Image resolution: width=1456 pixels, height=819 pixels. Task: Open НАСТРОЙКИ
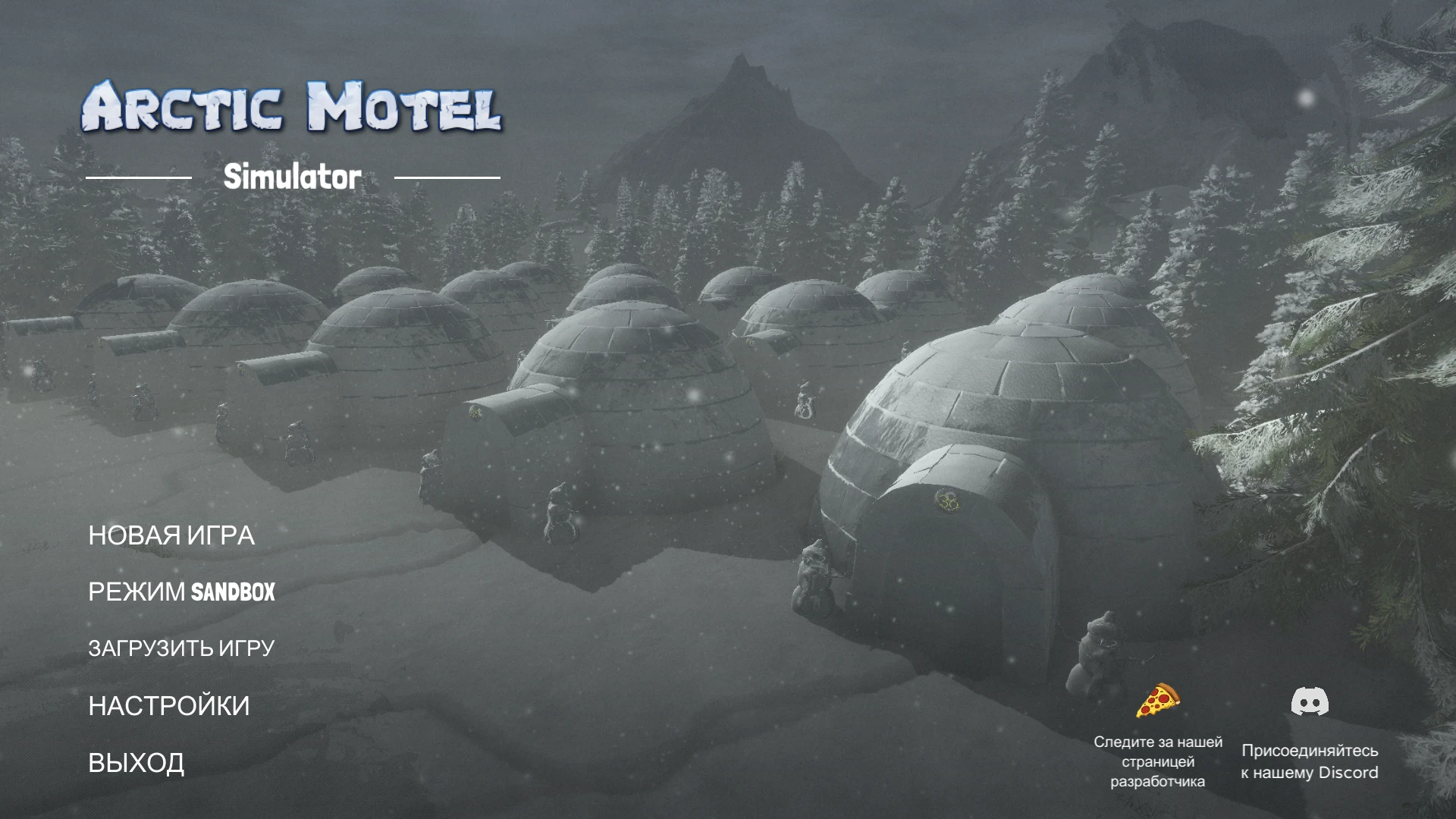click(x=168, y=705)
